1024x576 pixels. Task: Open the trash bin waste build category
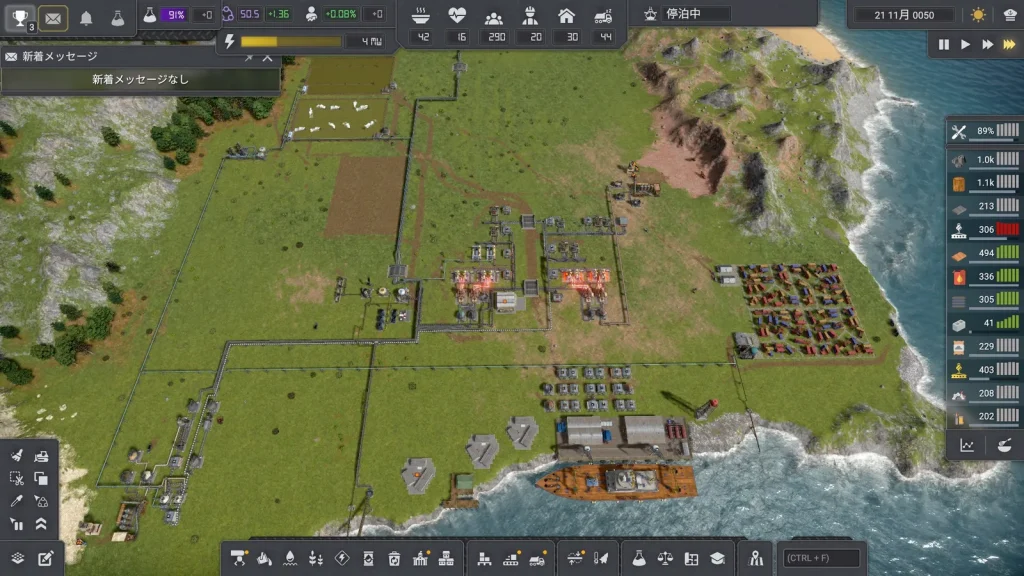click(394, 558)
